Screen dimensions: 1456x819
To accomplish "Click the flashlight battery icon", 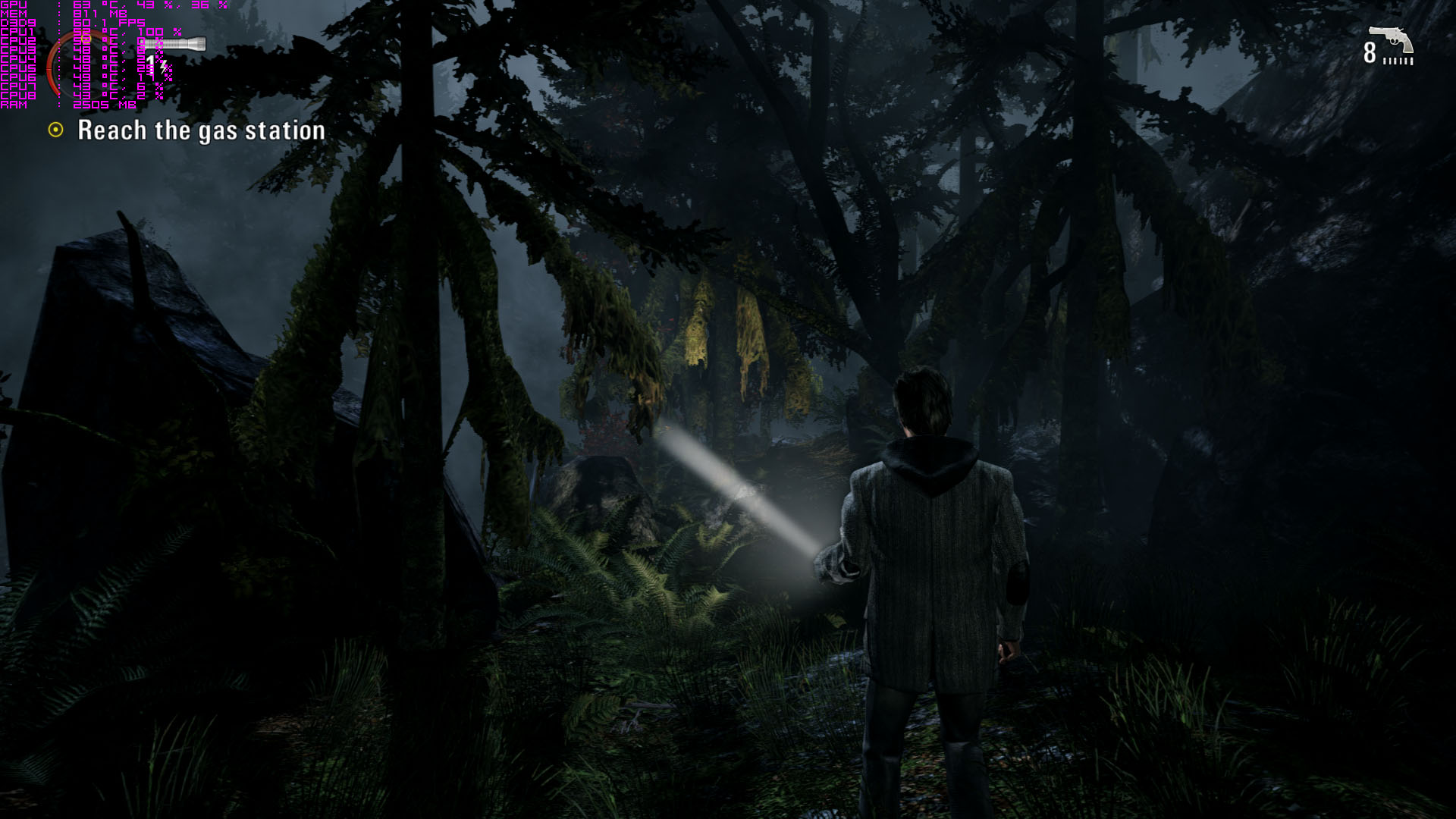I will tap(177, 45).
